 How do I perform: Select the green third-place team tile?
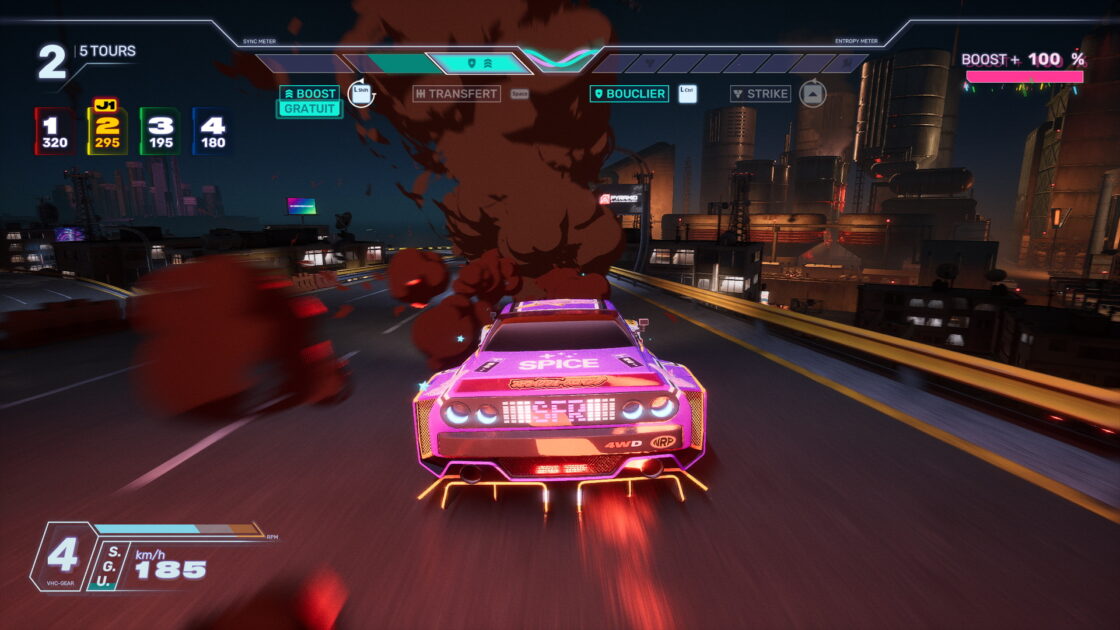160,131
